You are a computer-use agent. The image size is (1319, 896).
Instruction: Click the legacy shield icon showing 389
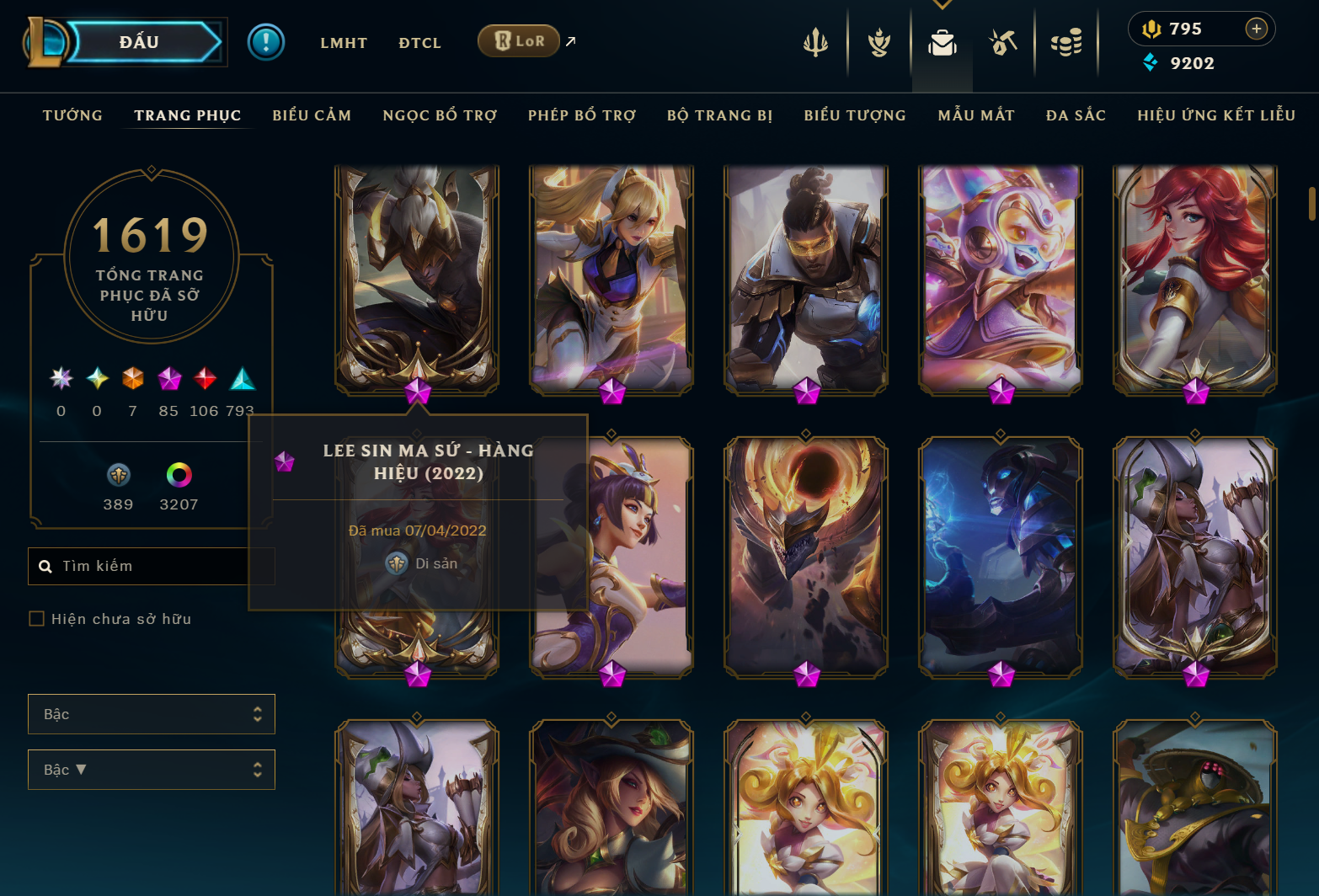(118, 476)
